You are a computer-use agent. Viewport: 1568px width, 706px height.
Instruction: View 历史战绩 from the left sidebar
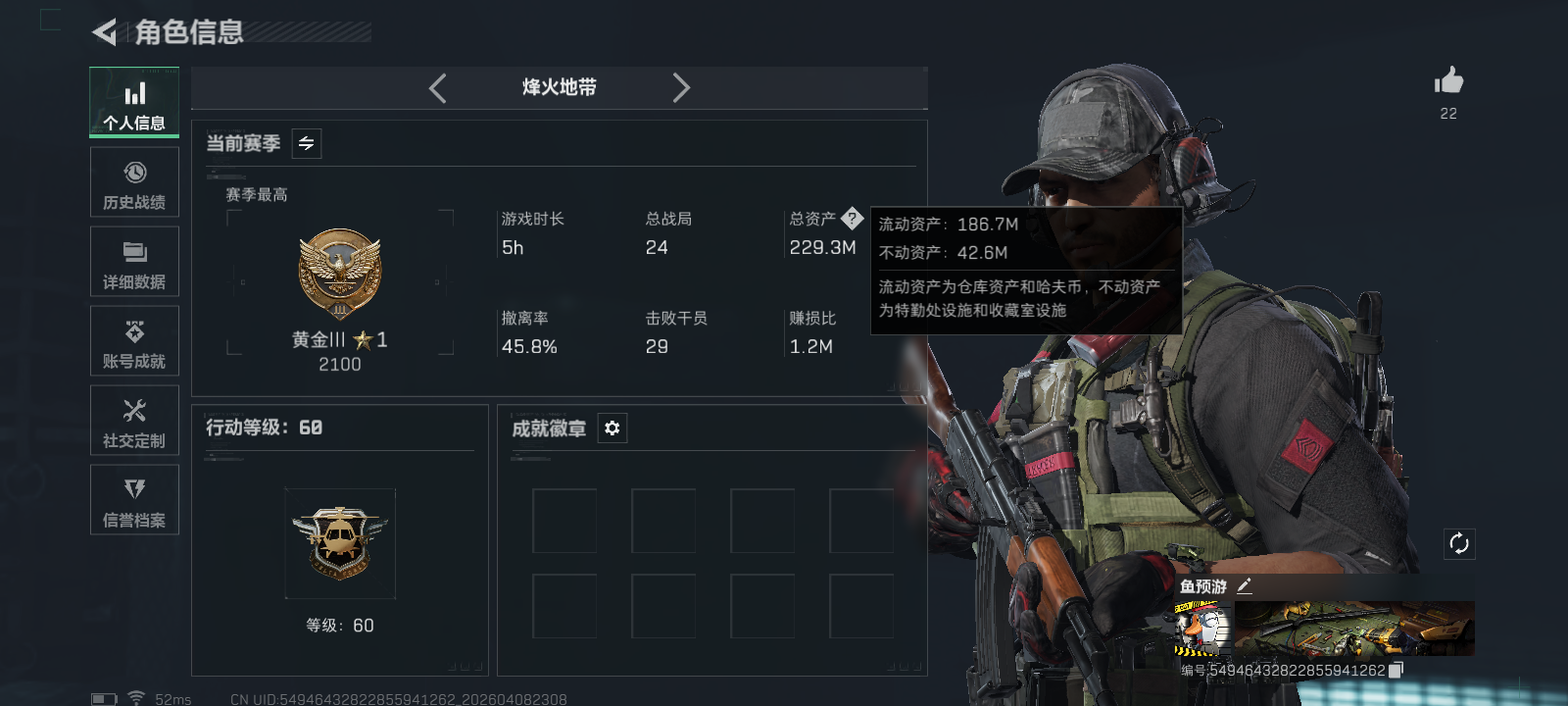134,182
